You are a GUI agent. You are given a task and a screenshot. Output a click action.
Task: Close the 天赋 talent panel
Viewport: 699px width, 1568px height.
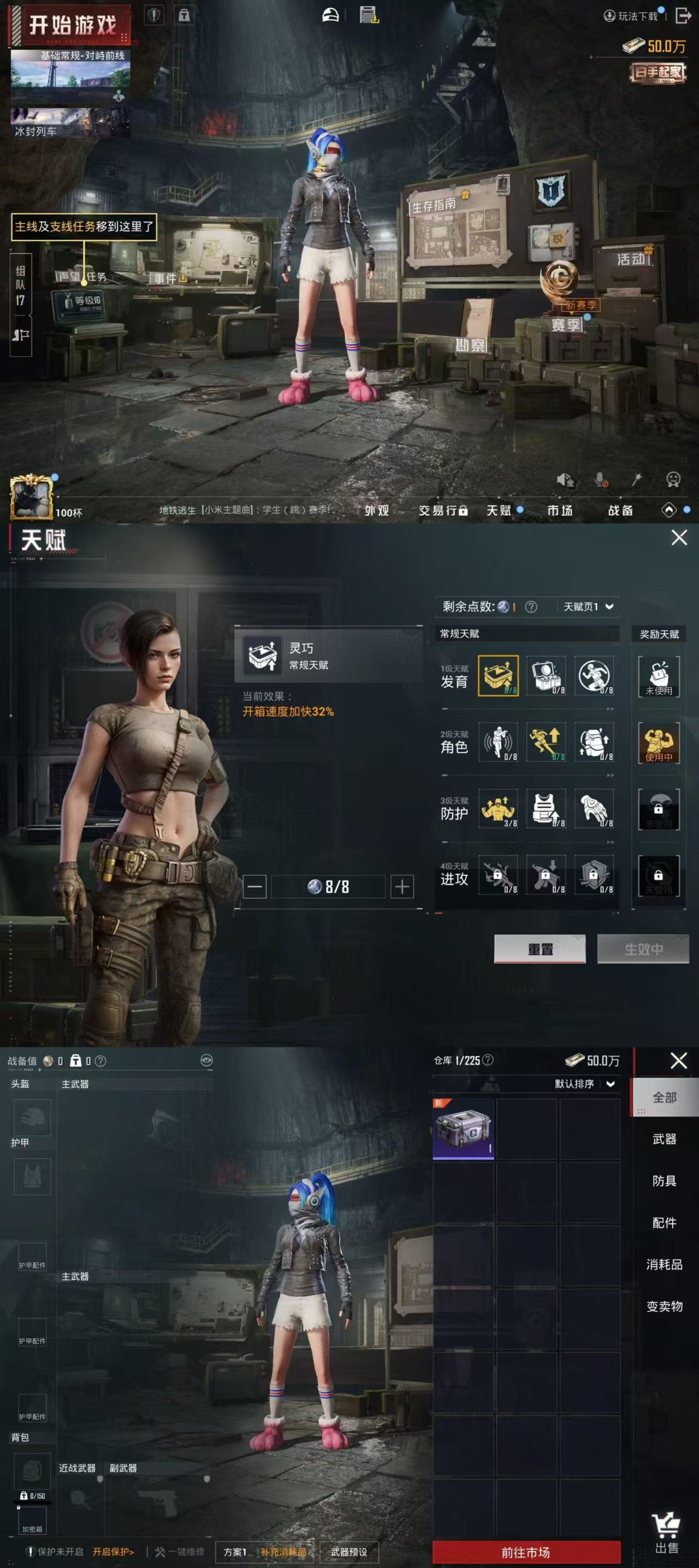click(x=679, y=538)
